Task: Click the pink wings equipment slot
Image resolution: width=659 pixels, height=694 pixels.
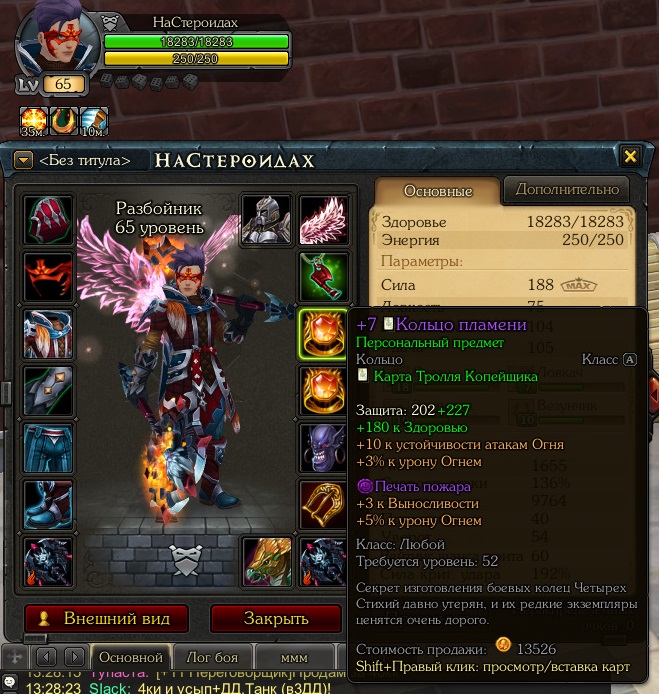Action: pos(323,218)
